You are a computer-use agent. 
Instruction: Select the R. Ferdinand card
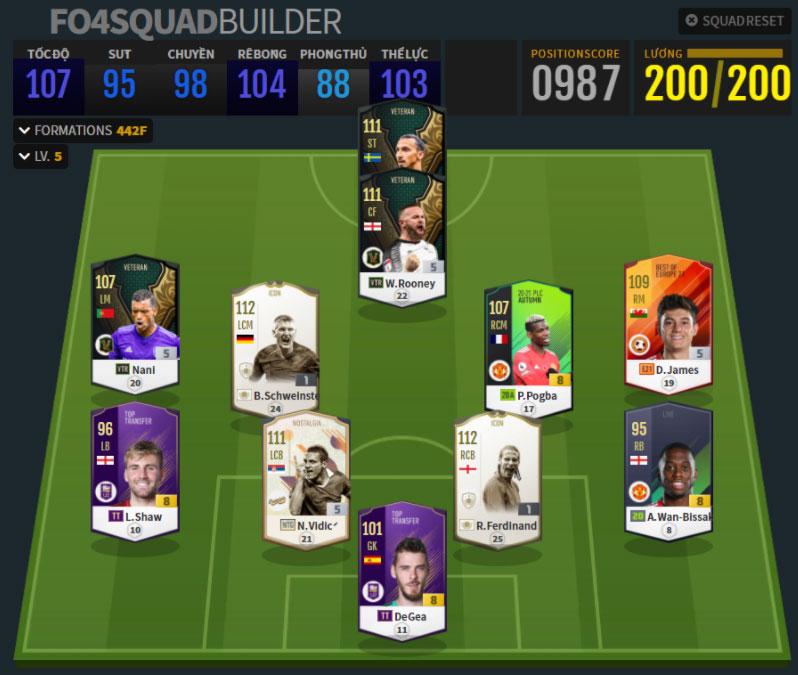[497, 478]
